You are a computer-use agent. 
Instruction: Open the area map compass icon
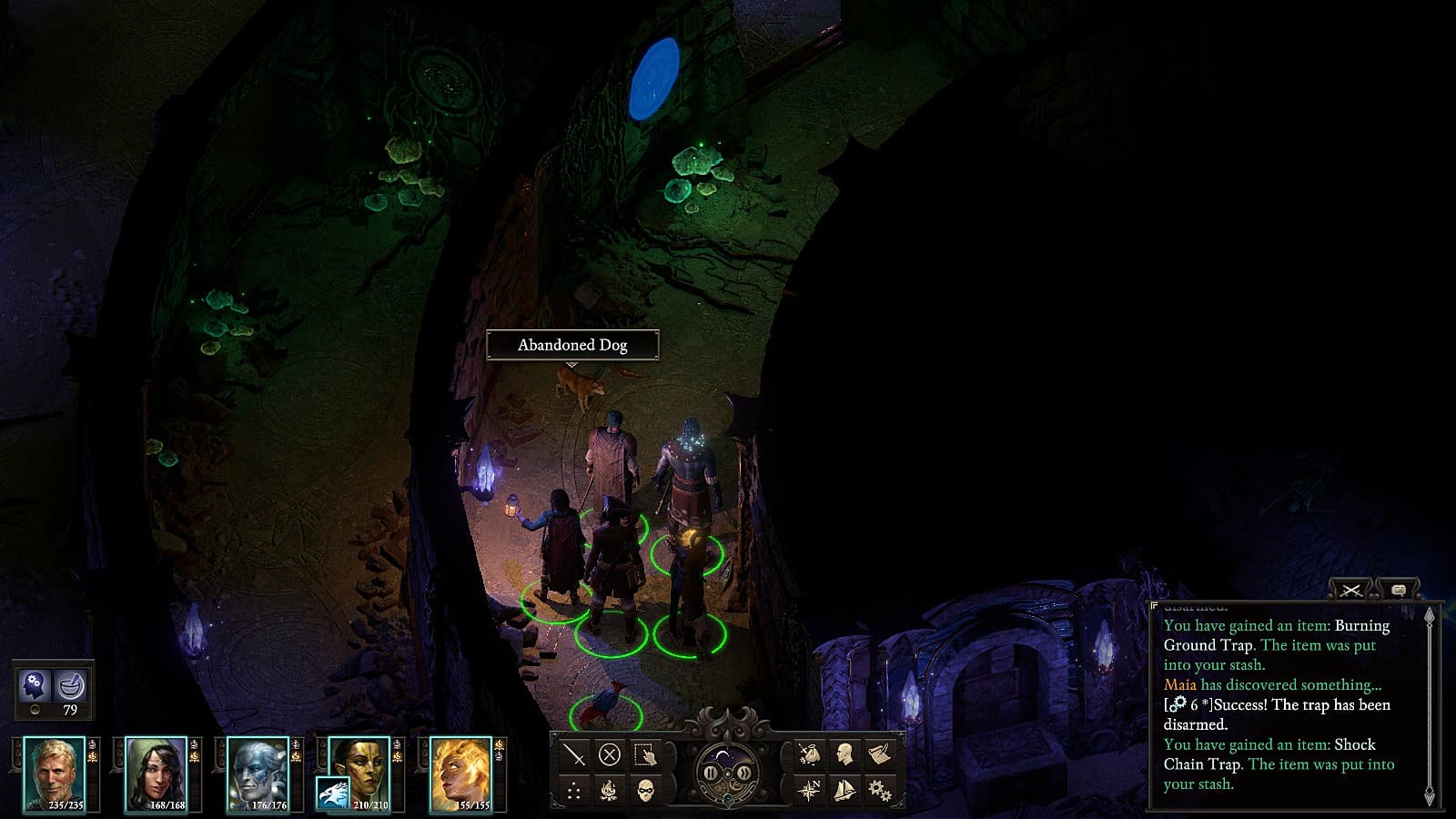(x=809, y=790)
